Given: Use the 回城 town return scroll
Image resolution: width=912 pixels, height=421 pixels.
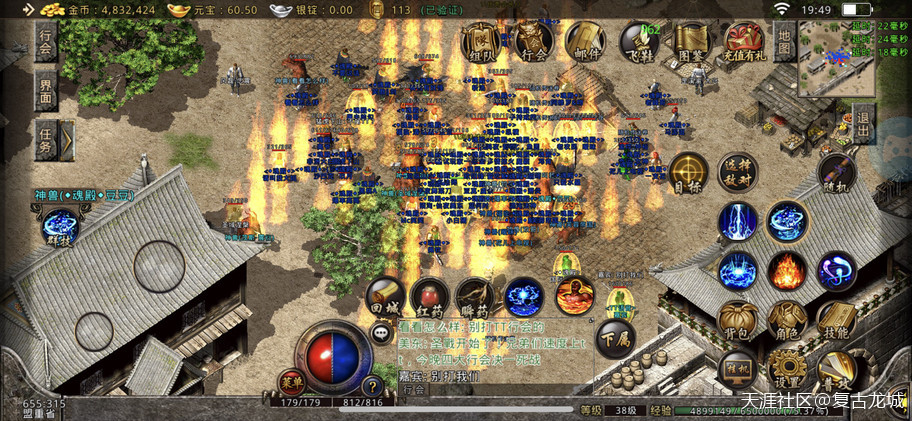Looking at the screenshot, I should pos(384,297).
